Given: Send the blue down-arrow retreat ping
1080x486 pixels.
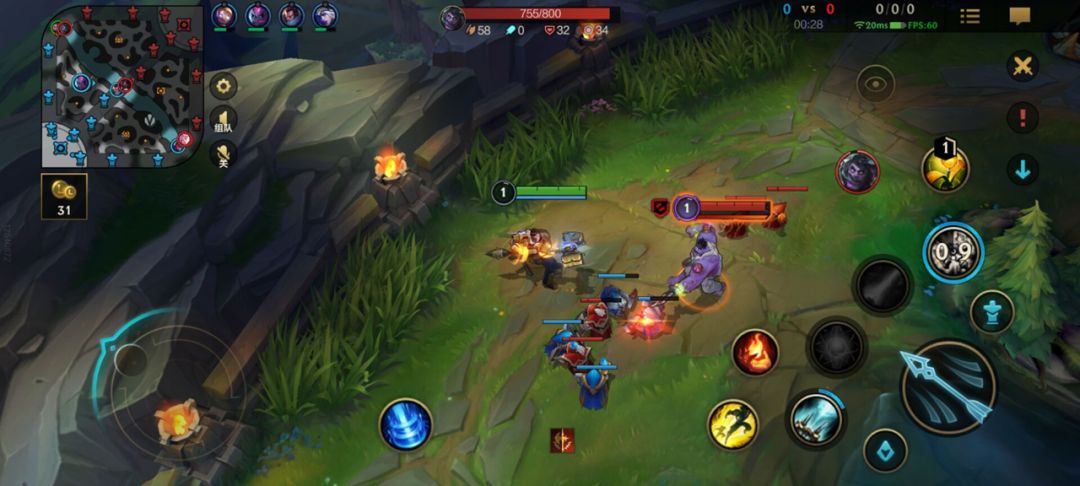Looking at the screenshot, I should tap(1022, 169).
